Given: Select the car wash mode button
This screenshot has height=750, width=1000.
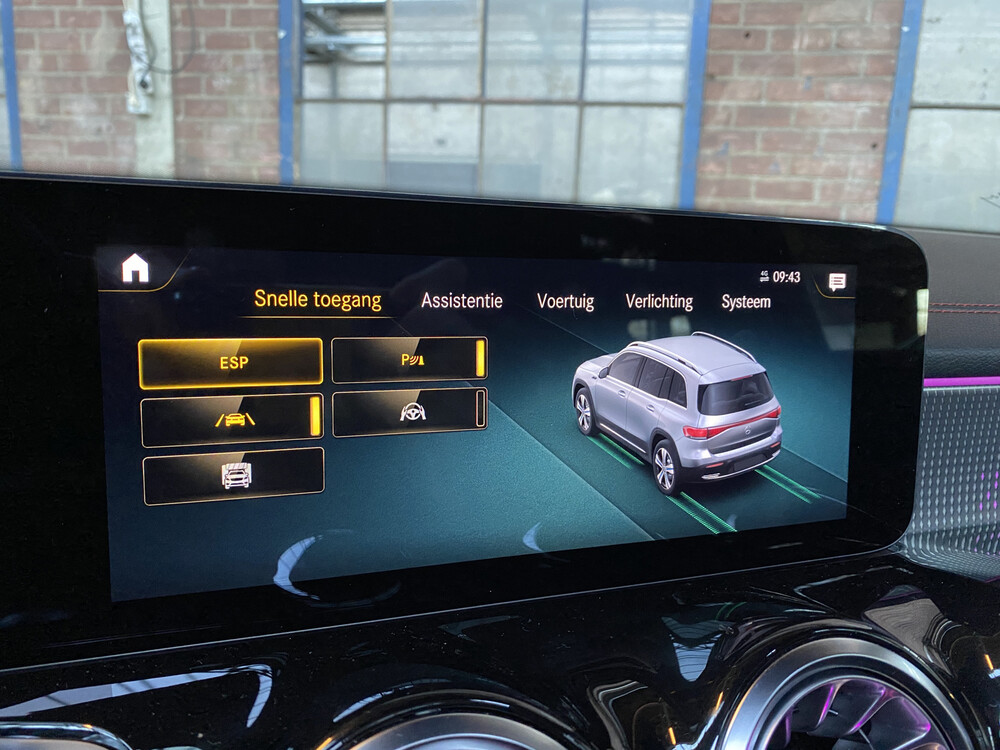Looking at the screenshot, I should [x=234, y=476].
